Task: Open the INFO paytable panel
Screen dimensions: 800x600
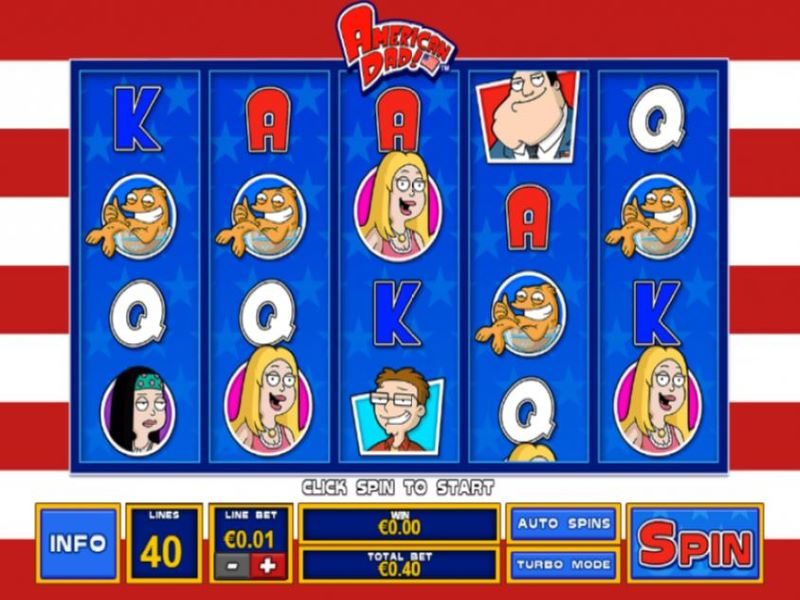Action: tap(78, 543)
